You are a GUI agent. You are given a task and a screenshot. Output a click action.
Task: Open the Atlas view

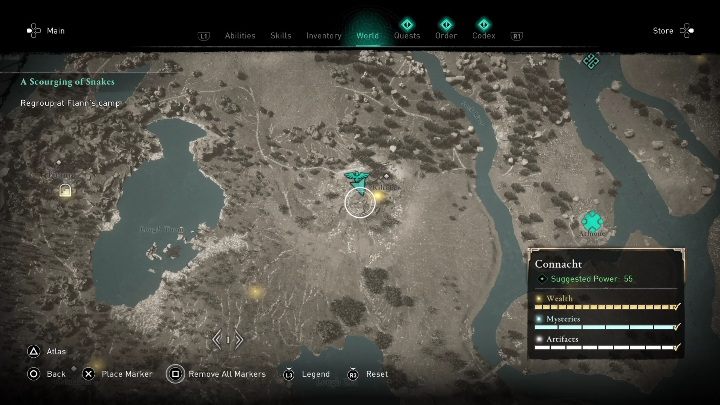coord(44,351)
